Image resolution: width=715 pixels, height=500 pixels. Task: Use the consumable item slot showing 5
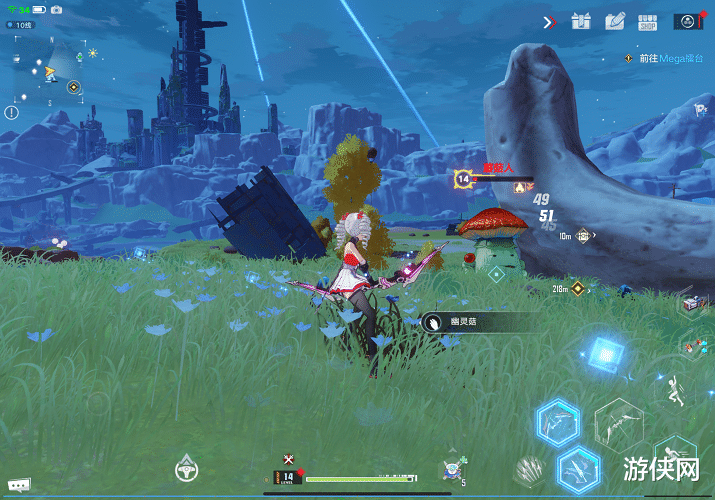[x=453, y=468]
